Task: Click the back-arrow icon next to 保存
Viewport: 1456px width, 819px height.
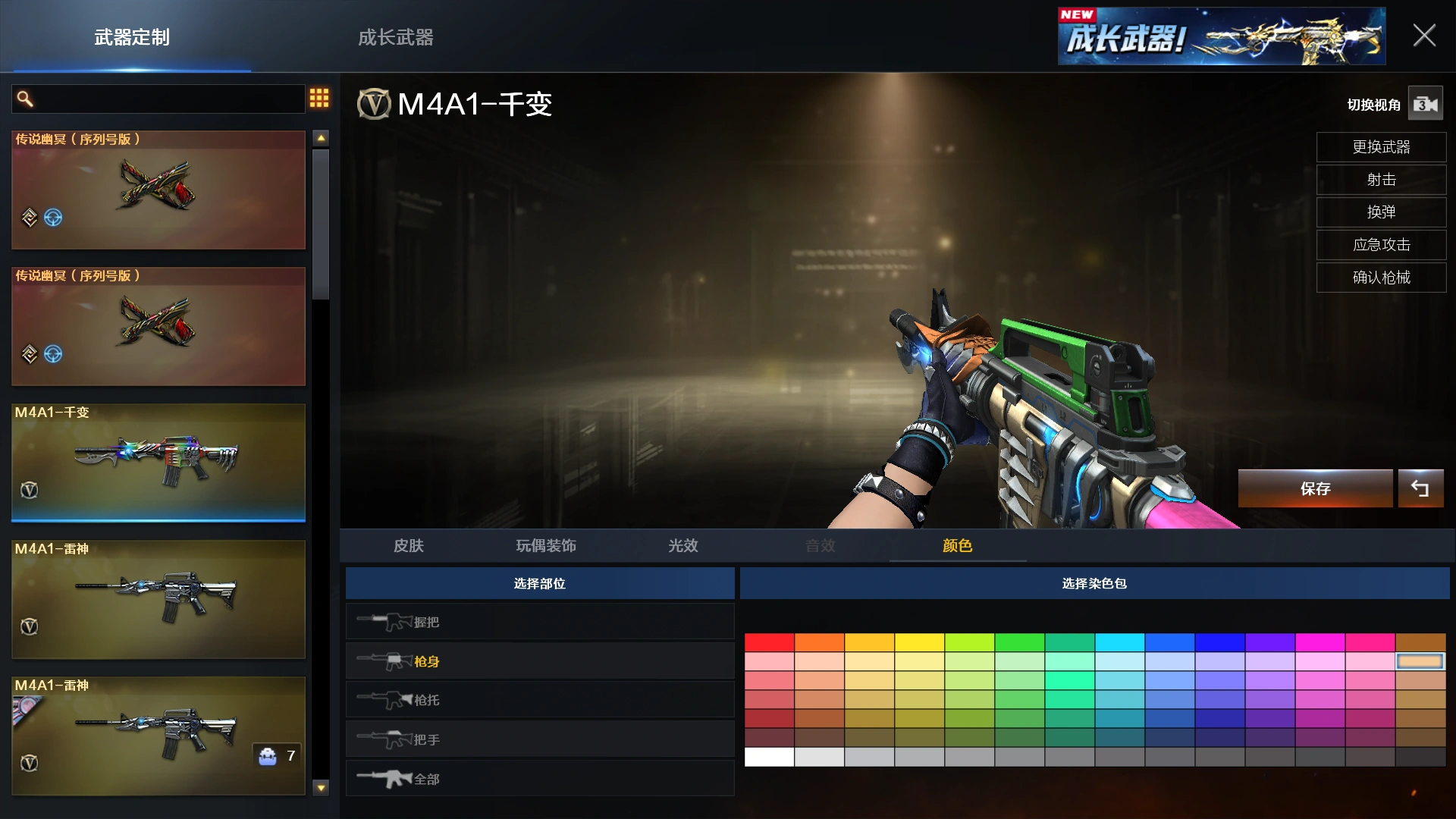Action: tap(1422, 488)
